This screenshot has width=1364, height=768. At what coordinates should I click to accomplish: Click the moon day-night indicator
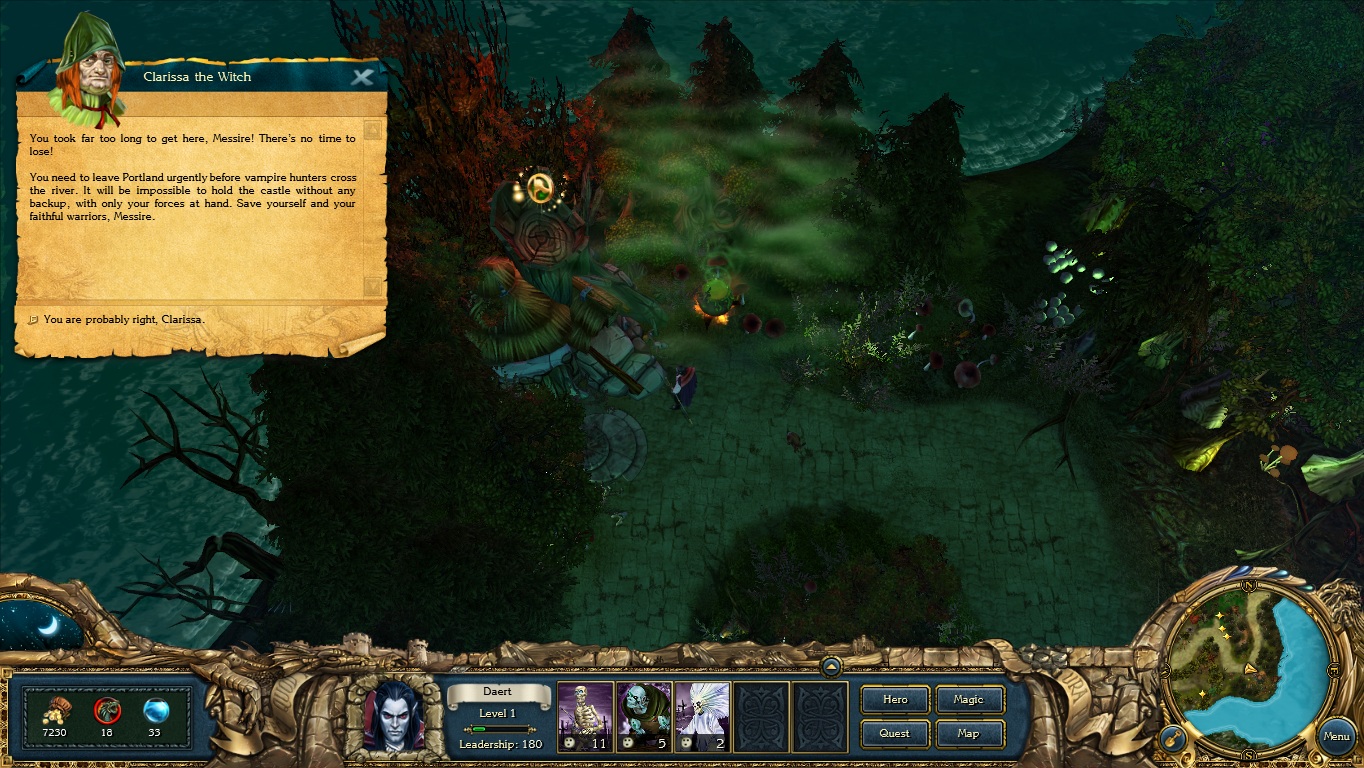click(x=43, y=626)
